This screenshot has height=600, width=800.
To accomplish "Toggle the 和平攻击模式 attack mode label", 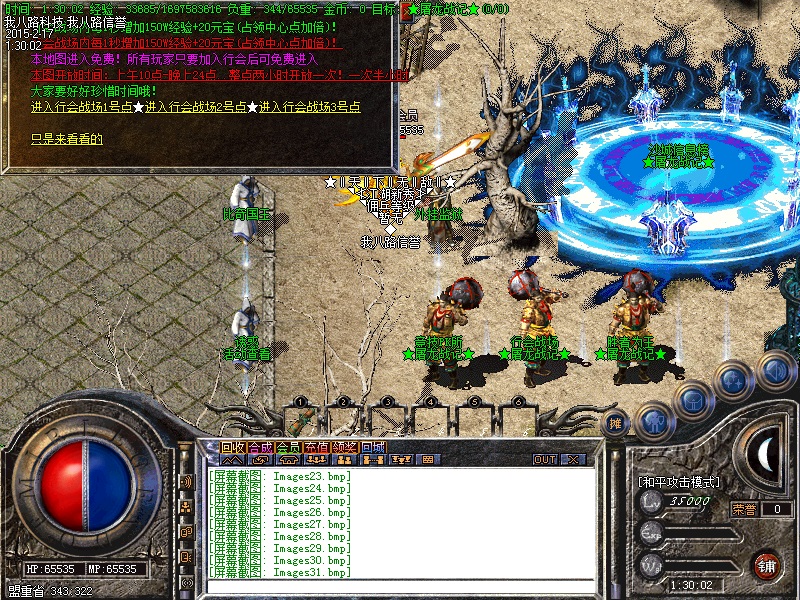I will click(x=674, y=482).
